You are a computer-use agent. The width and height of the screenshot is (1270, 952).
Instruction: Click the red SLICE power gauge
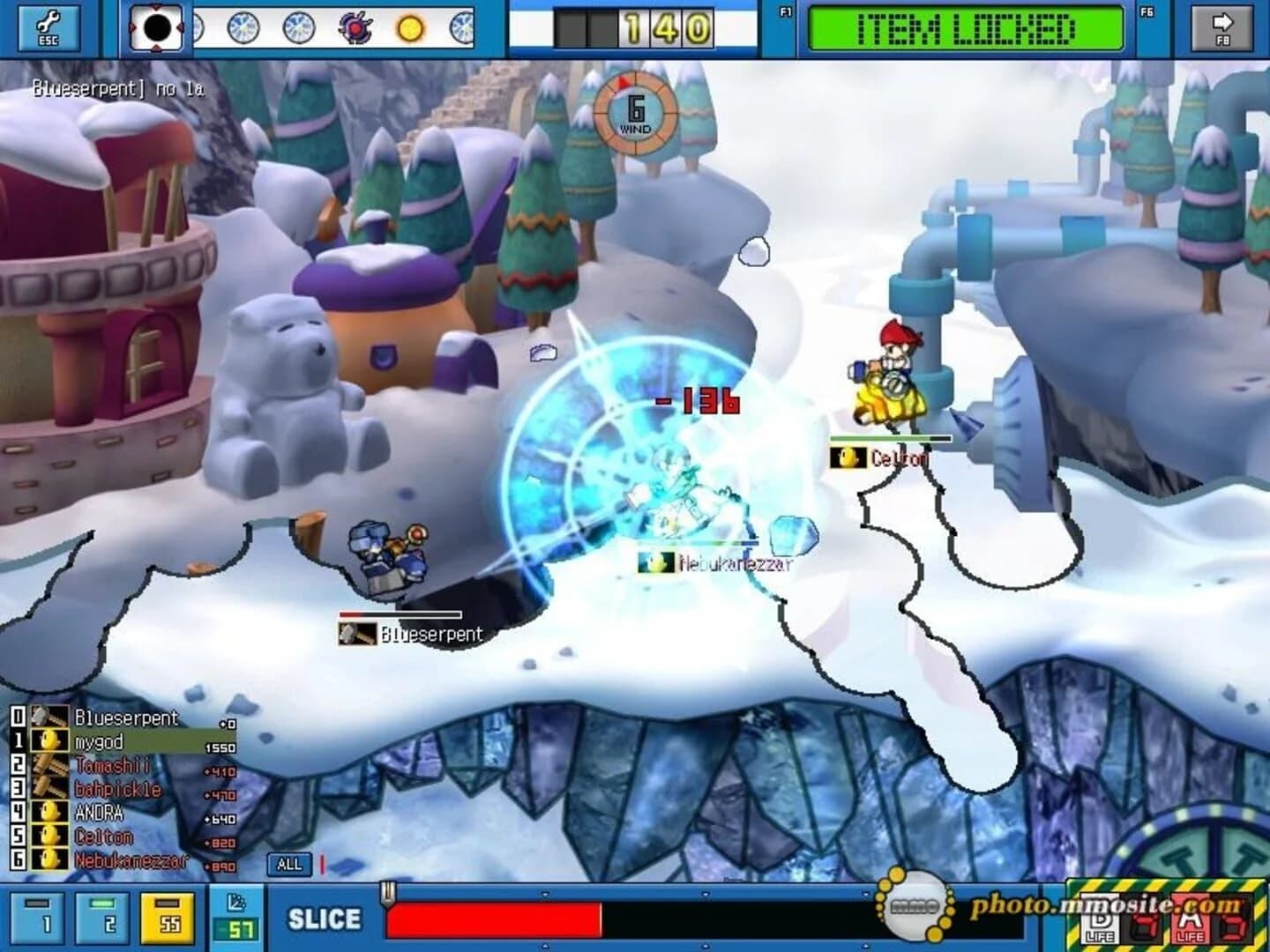tap(494, 919)
